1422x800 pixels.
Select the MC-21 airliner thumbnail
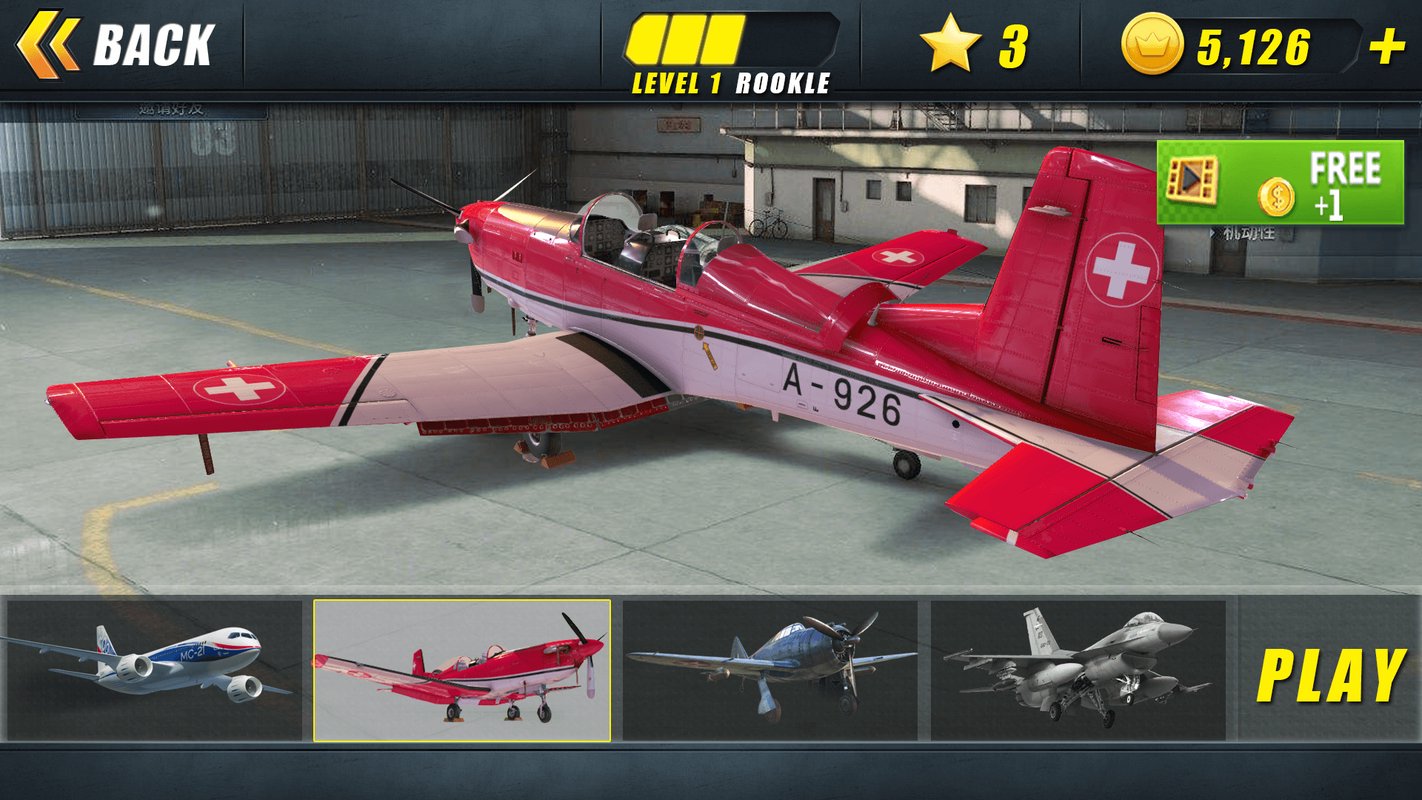coord(153,670)
